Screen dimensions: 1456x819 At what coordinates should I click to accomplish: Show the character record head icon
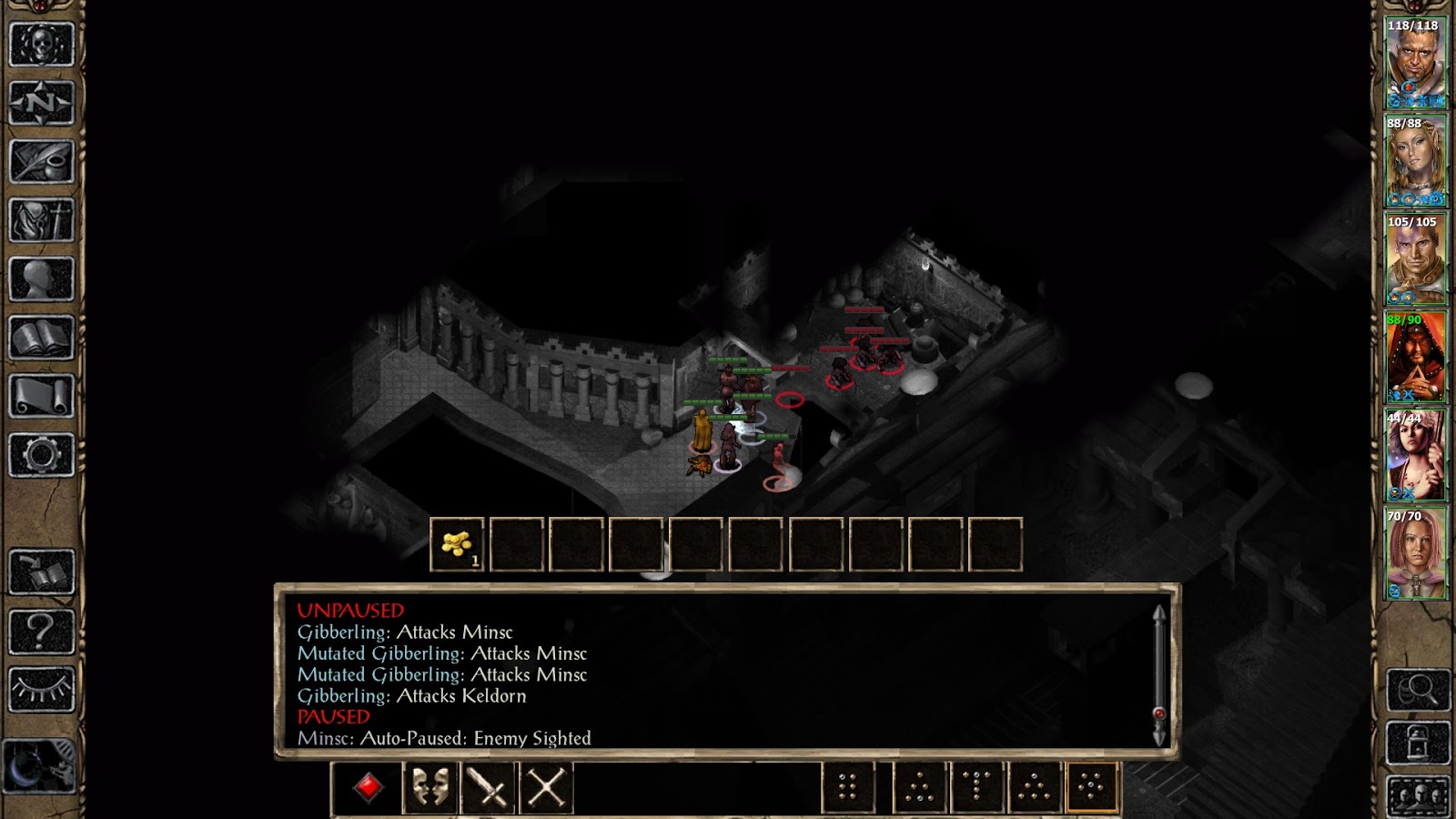41,279
